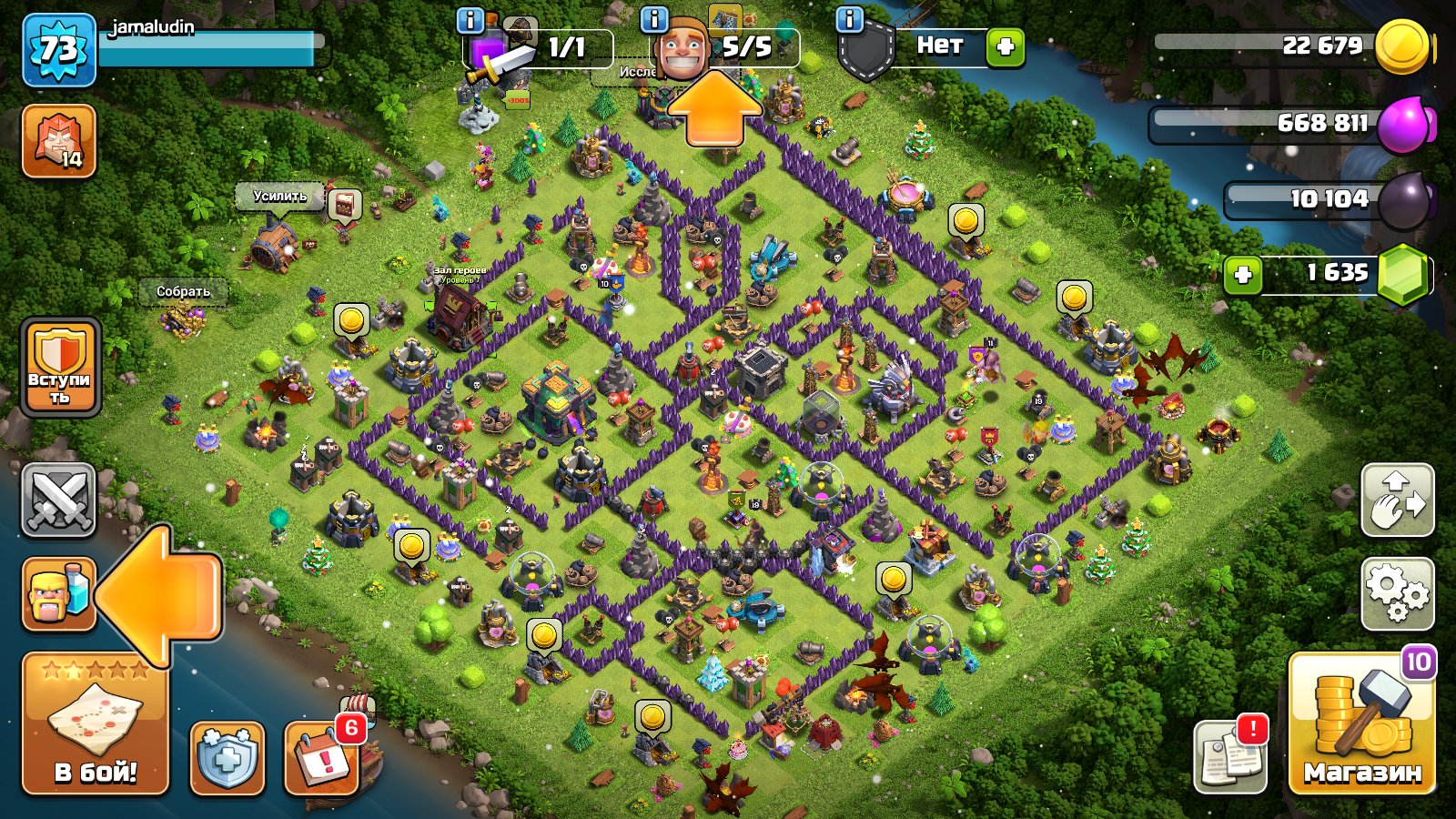Click the green plus next to Нет shield
Viewport: 1456px width, 819px height.
pos(1006,47)
